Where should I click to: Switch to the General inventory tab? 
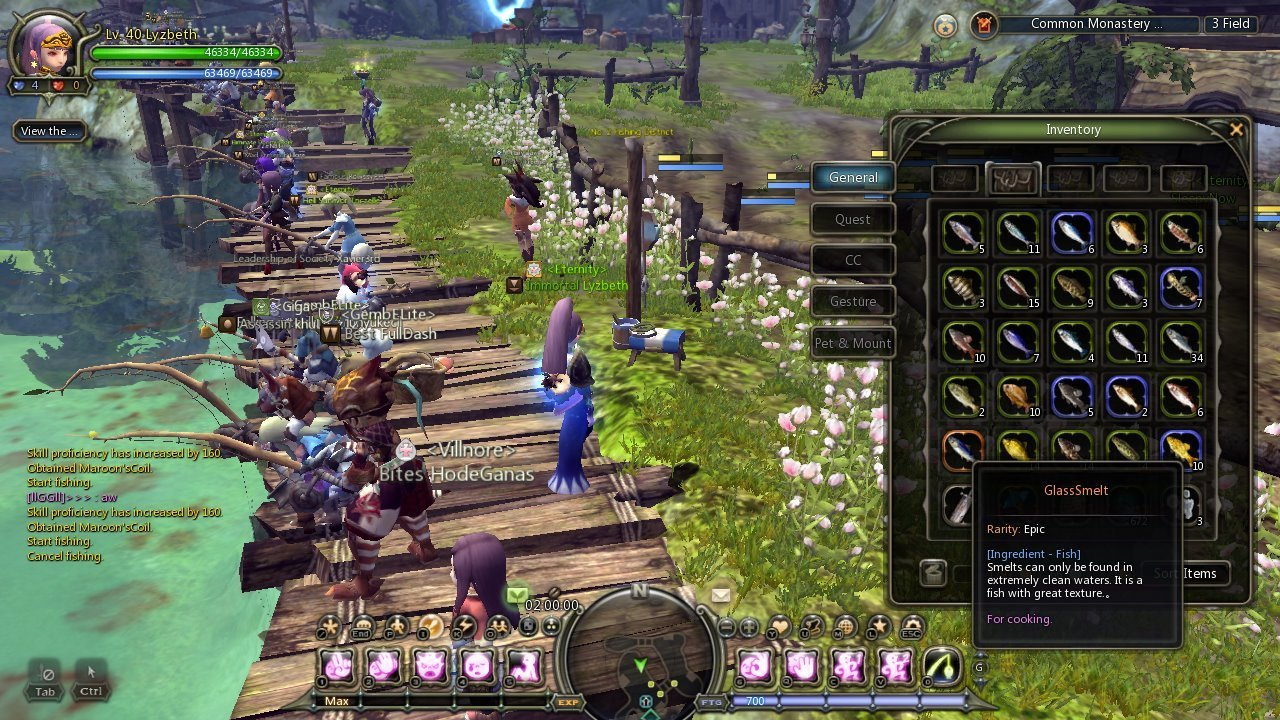(x=853, y=177)
